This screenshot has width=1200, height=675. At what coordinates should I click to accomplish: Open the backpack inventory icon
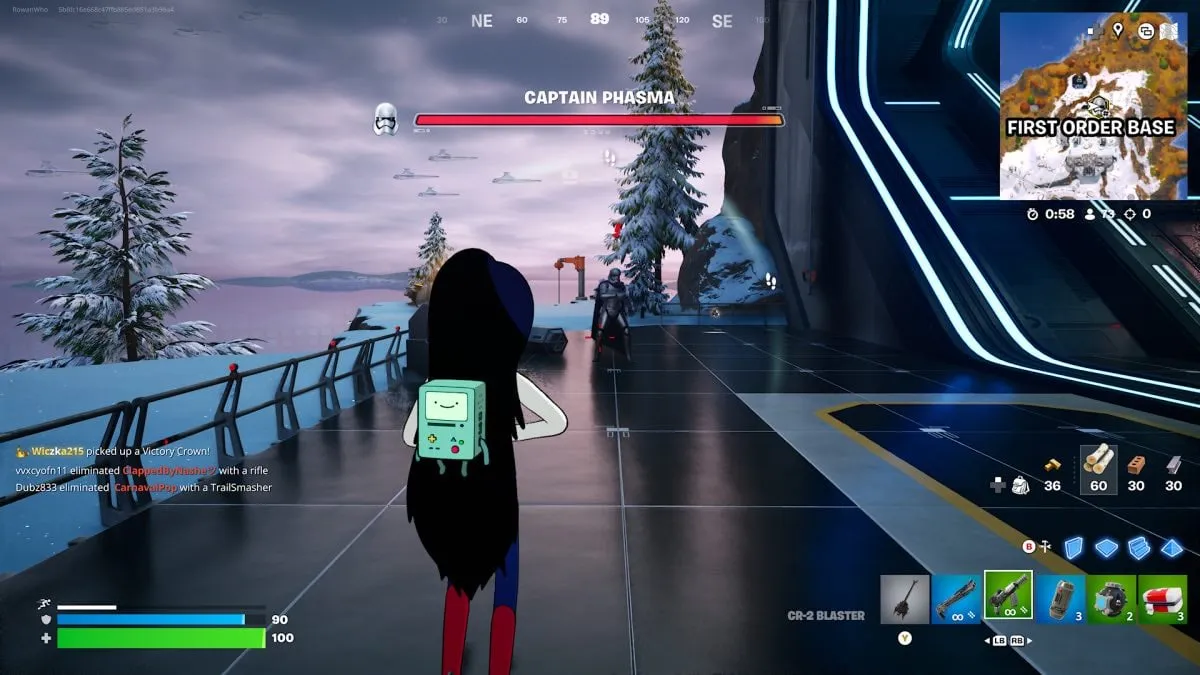pyautogui.click(x=1018, y=485)
